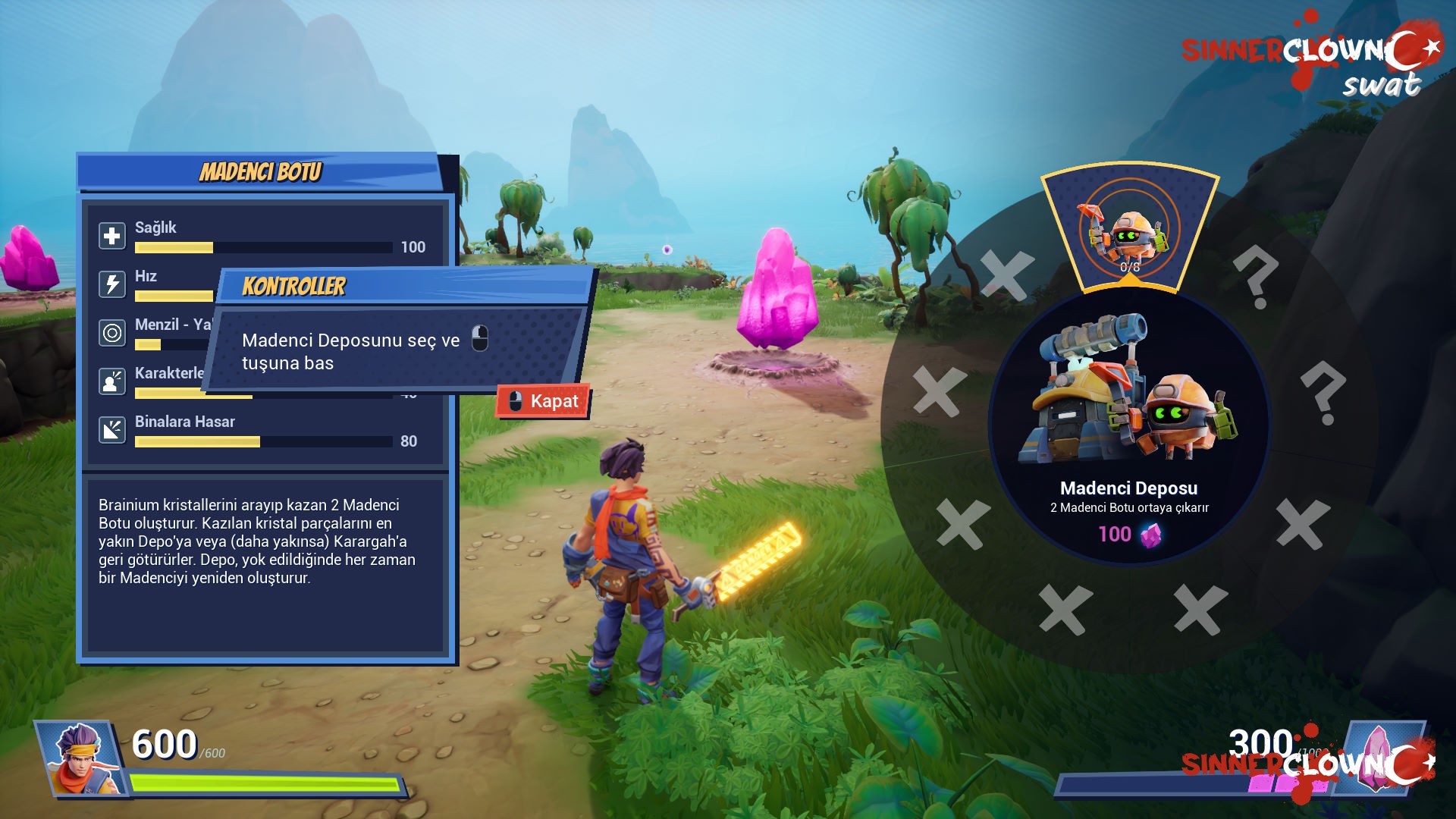Click the Brainium crystal resource icon
This screenshot has height=819, width=1456.
[1374, 757]
